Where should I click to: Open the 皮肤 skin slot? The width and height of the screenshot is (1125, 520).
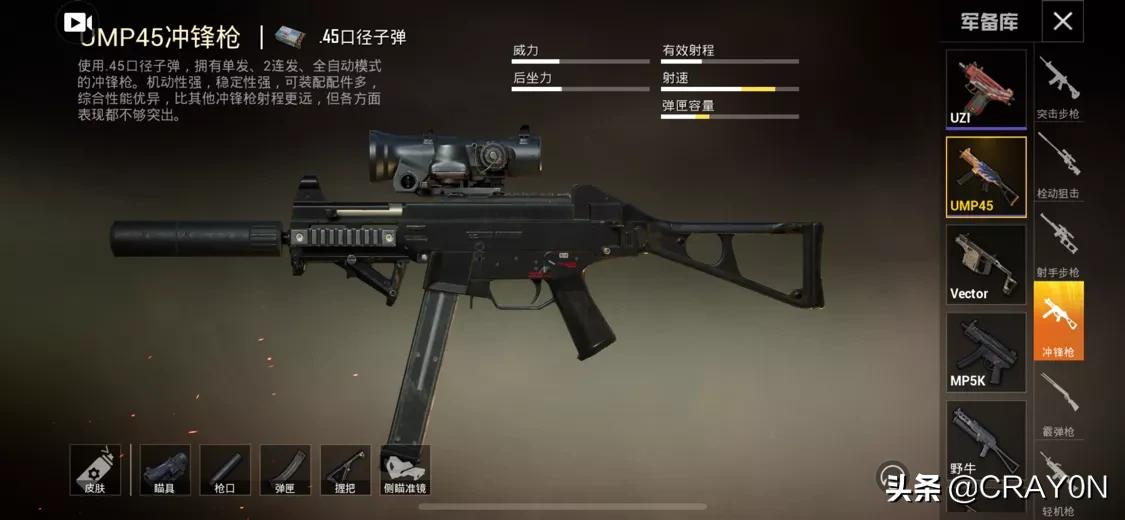coord(95,470)
